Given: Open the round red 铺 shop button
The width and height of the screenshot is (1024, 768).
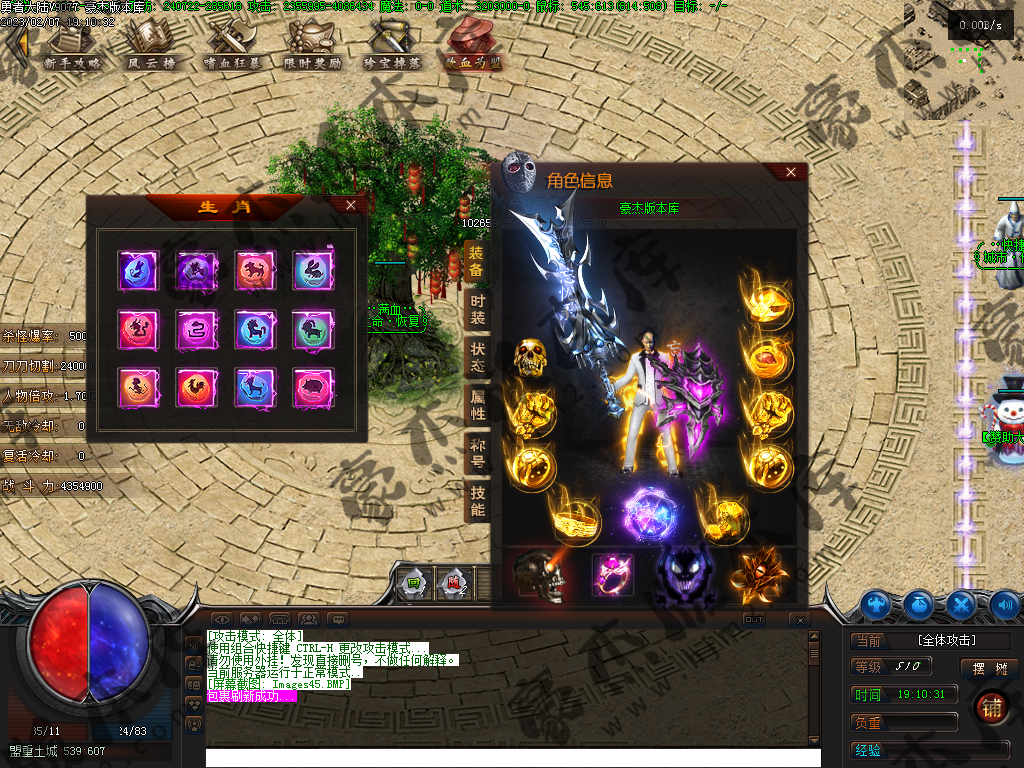Looking at the screenshot, I should 992,706.
